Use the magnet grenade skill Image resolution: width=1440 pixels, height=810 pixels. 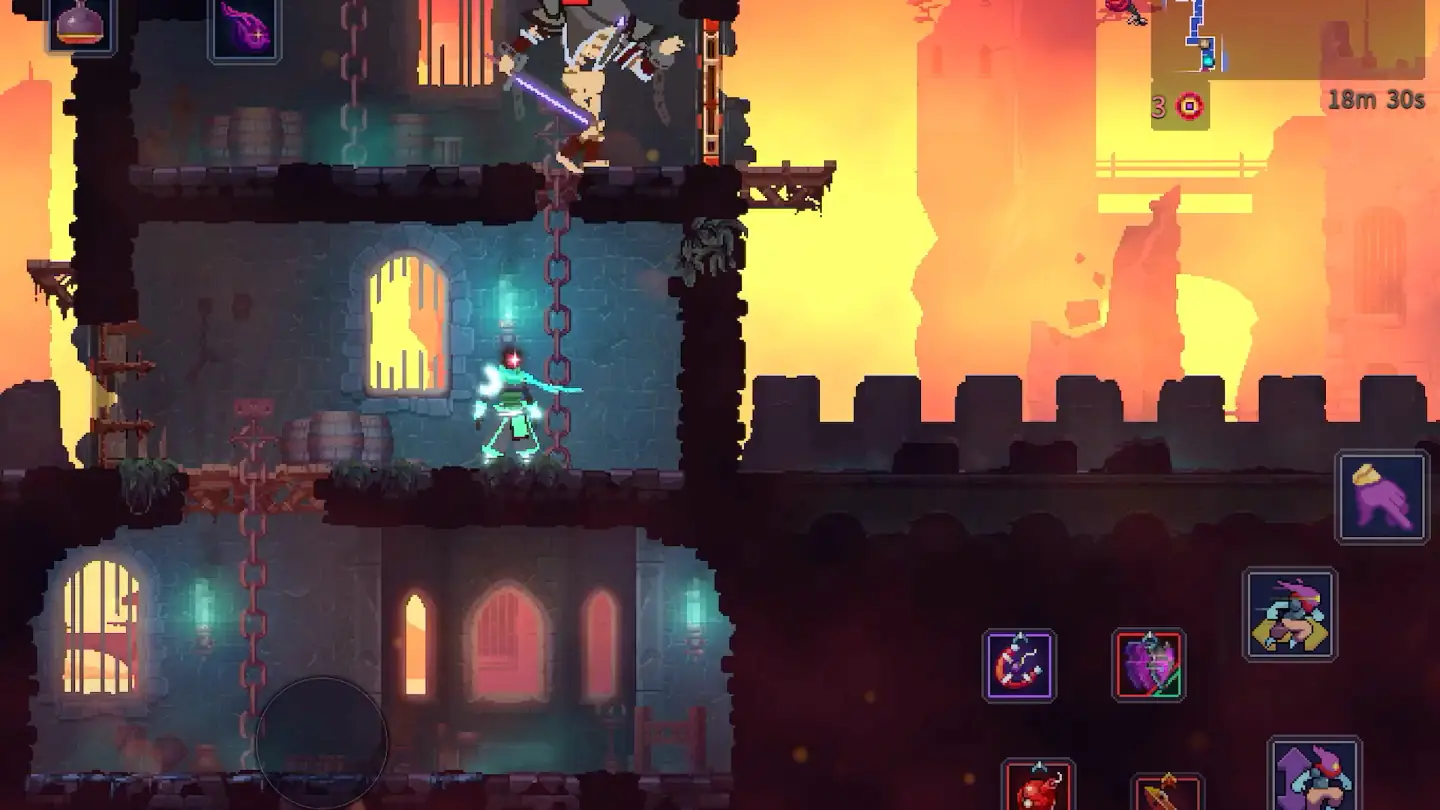tap(1019, 665)
